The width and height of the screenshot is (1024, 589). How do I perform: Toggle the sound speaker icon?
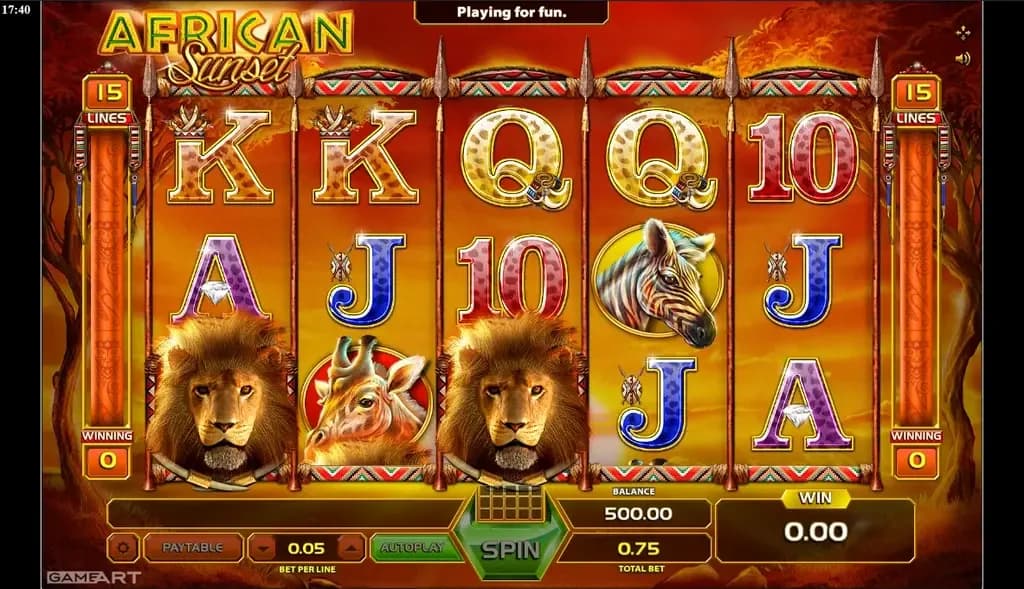point(963,58)
